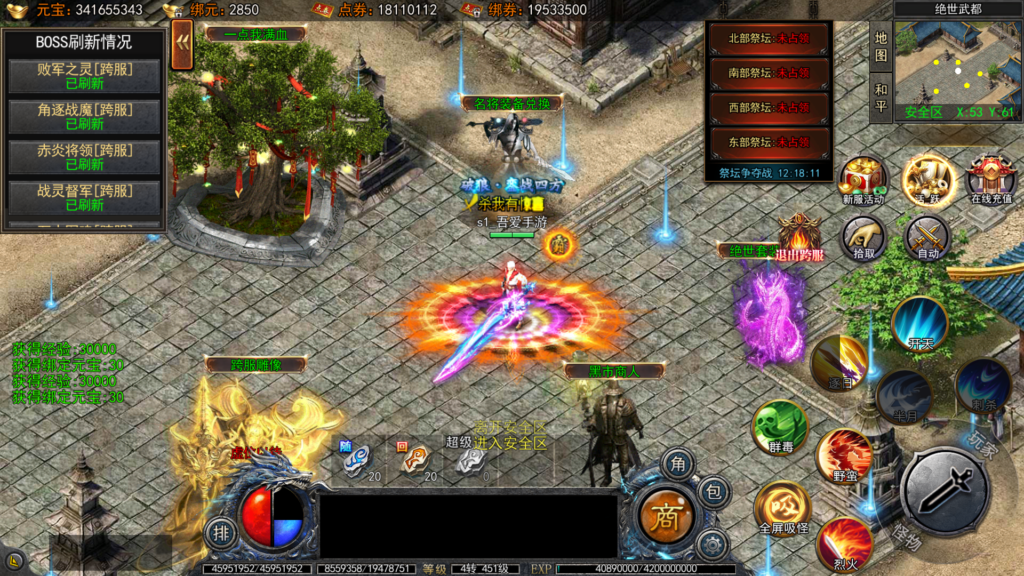Select 败军之灵 boss entry
This screenshot has height=576, width=1024.
click(x=85, y=76)
